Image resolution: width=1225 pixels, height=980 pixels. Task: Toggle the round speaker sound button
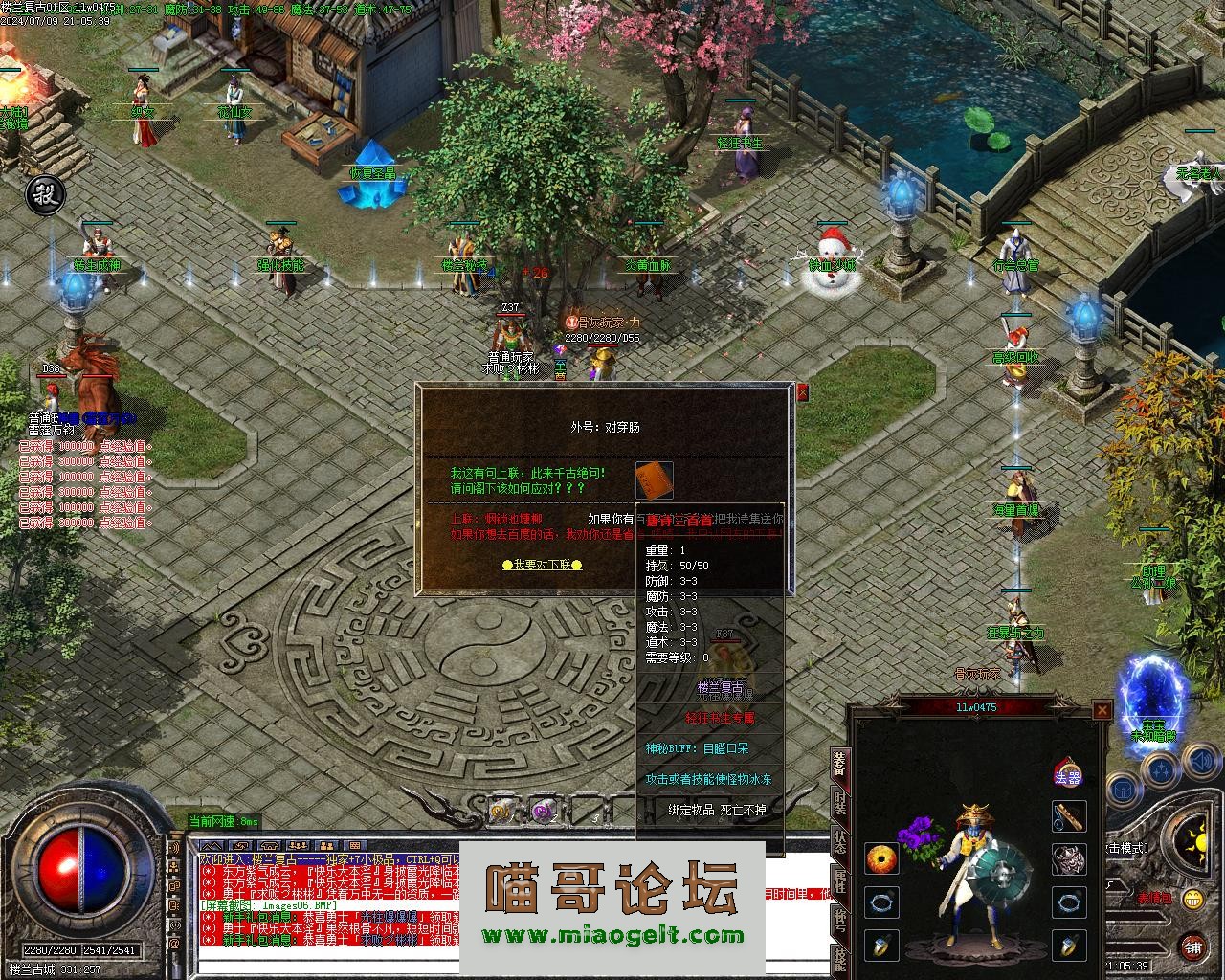pyautogui.click(x=1200, y=762)
